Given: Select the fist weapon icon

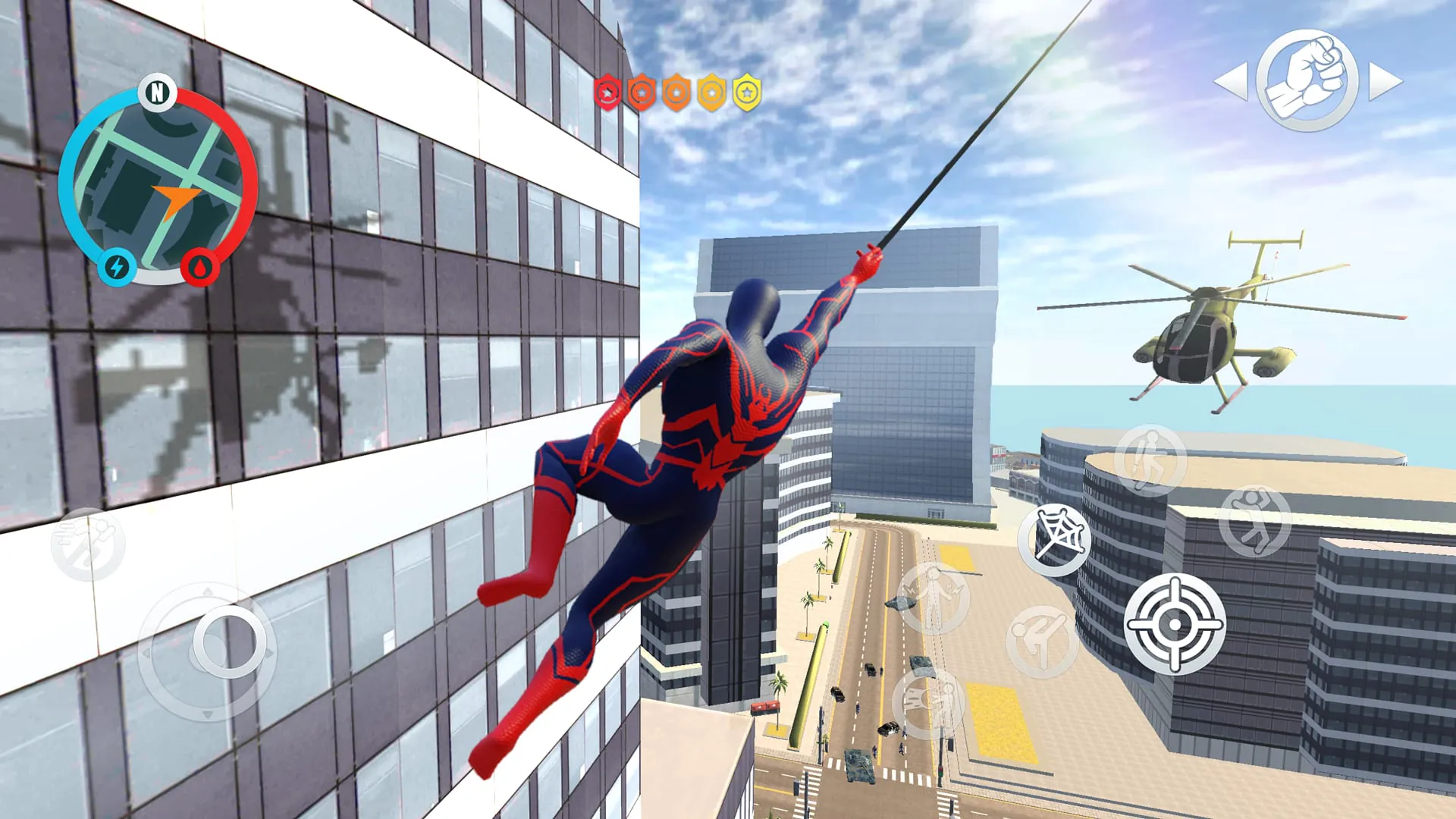Looking at the screenshot, I should (x=1307, y=80).
